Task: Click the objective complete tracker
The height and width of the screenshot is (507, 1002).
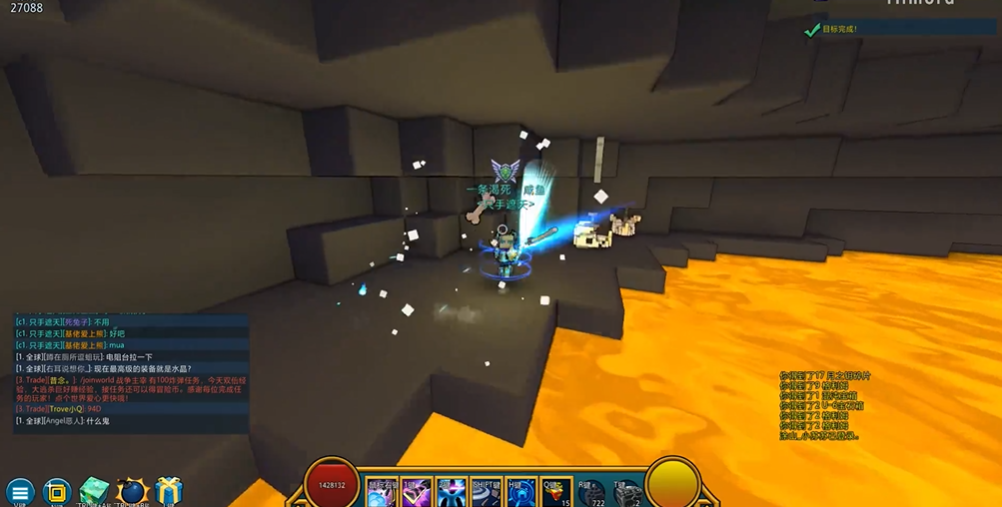Action: pyautogui.click(x=900, y=29)
